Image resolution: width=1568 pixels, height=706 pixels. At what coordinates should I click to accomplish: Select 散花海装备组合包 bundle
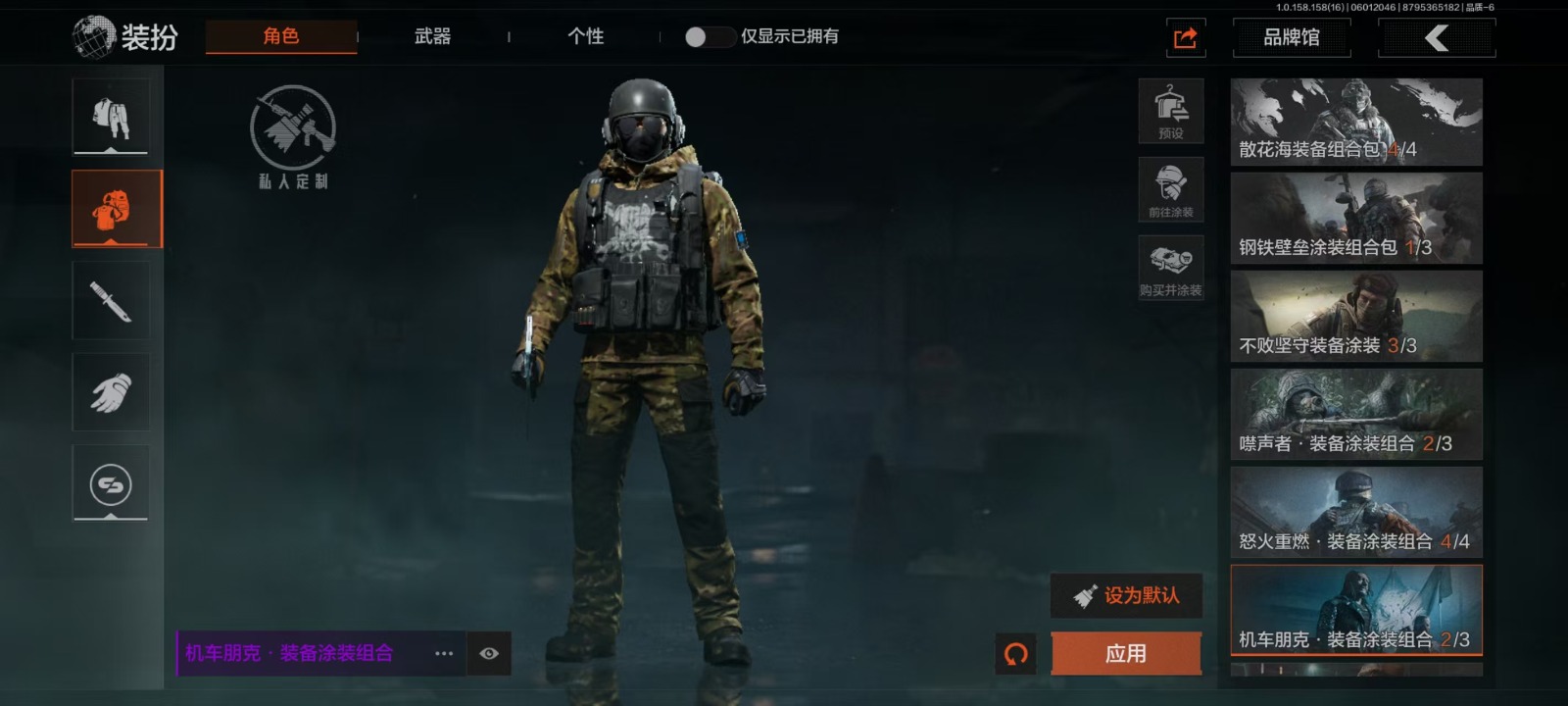(1356, 122)
